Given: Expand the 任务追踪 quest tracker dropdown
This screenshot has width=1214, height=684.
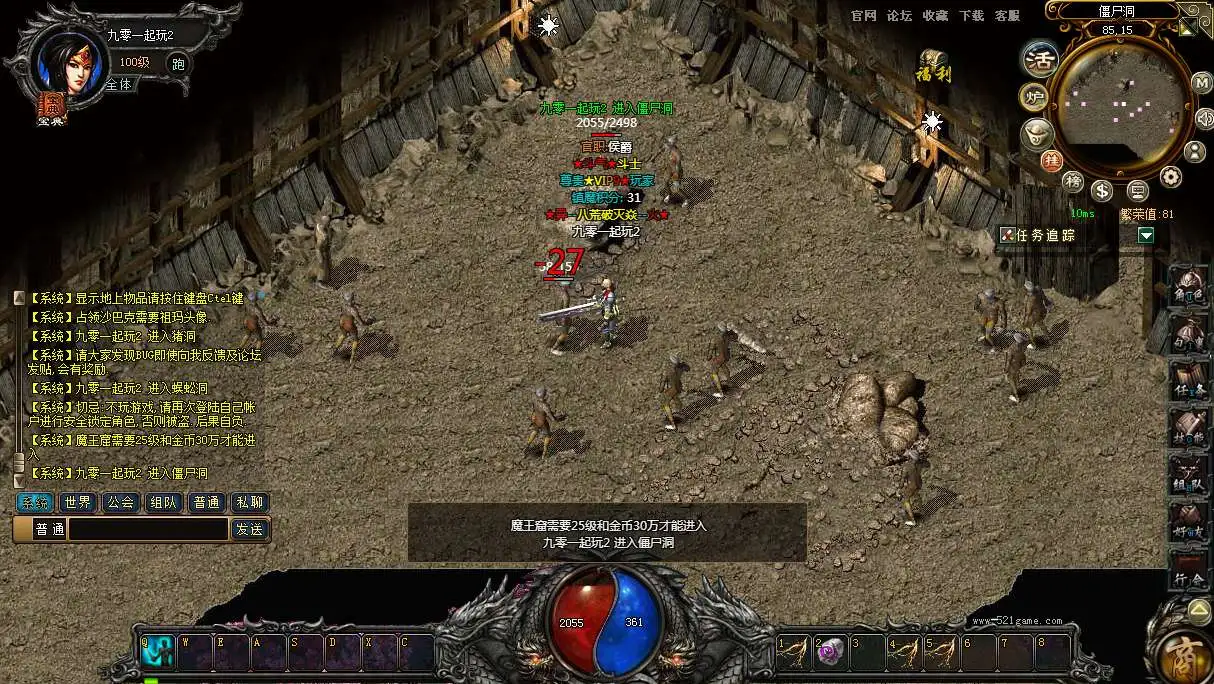Looking at the screenshot, I should pyautogui.click(x=1146, y=235).
